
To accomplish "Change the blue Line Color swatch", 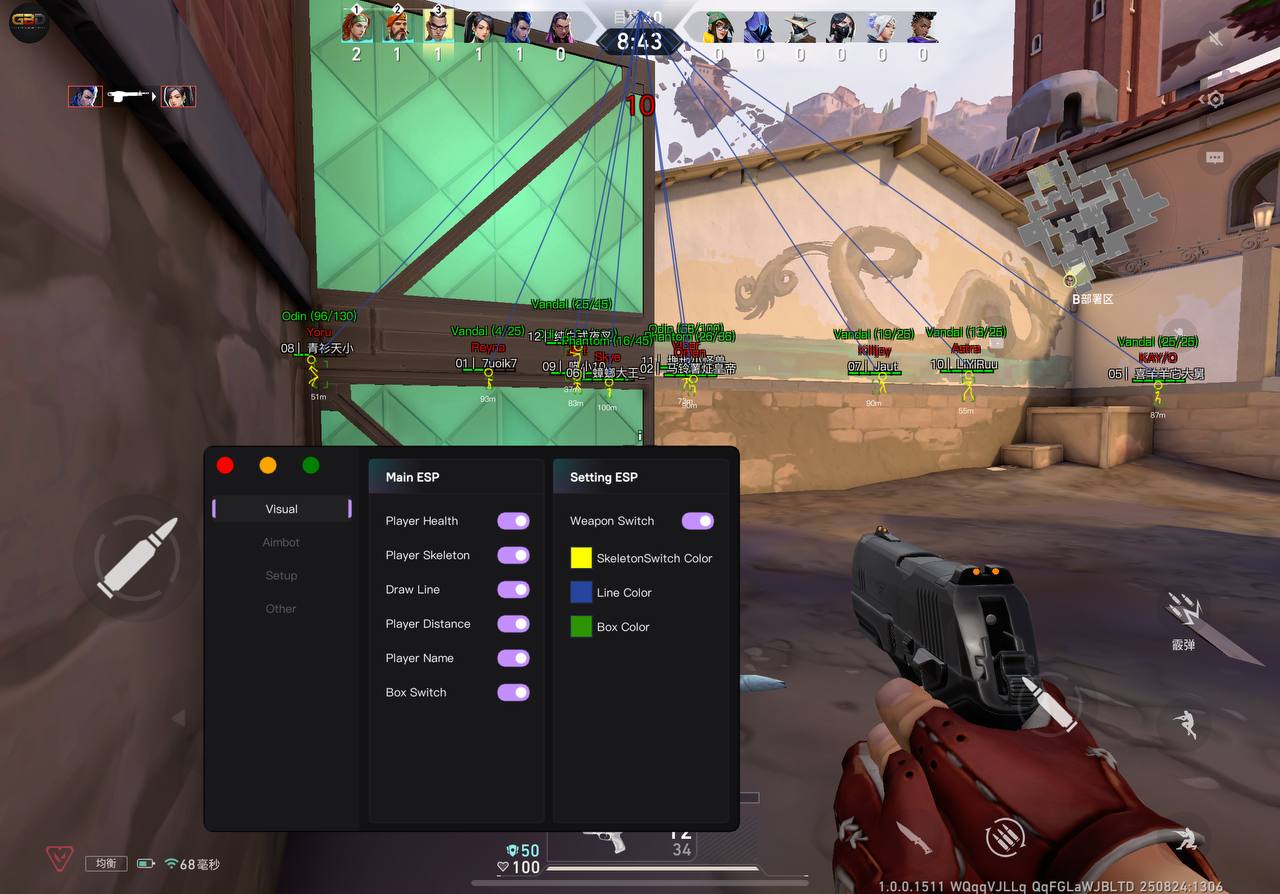I will pos(581,592).
